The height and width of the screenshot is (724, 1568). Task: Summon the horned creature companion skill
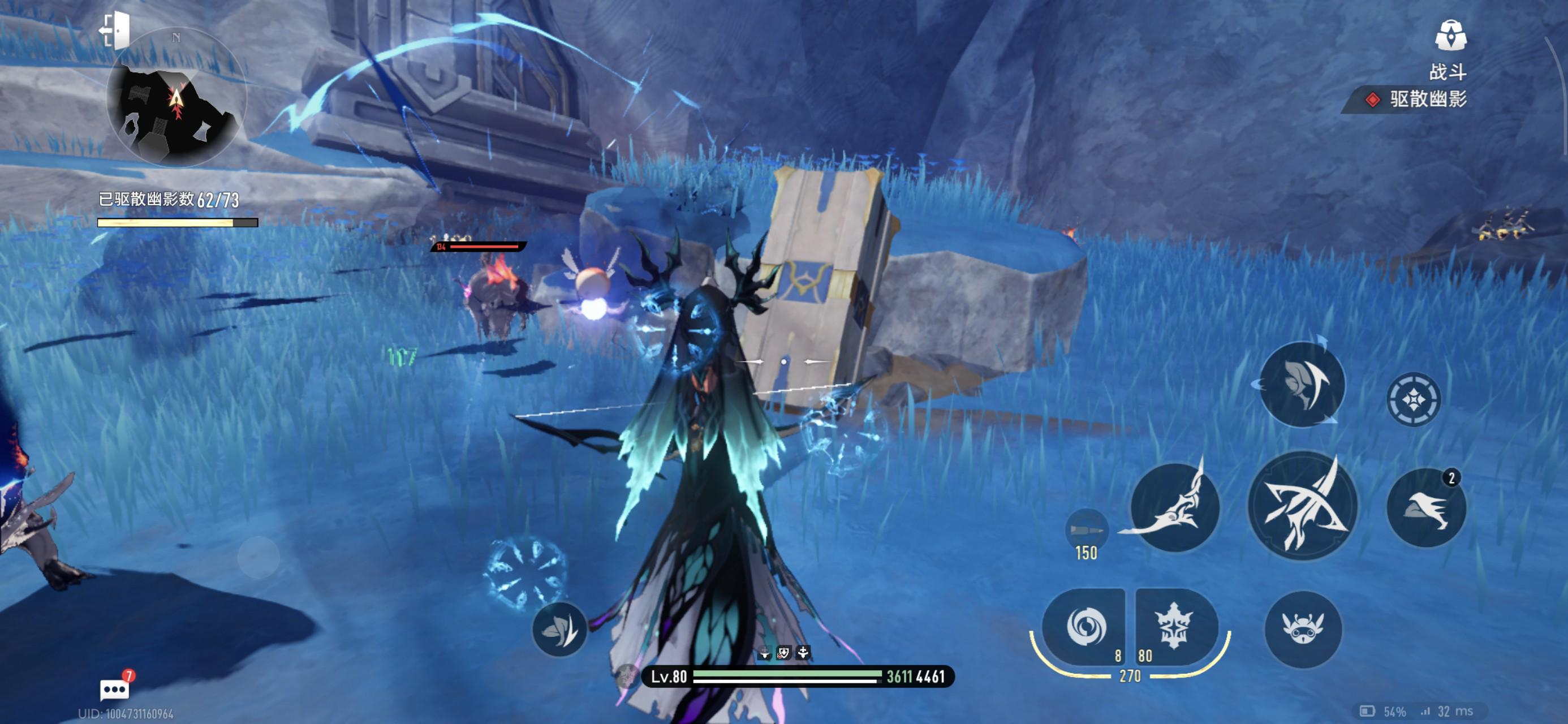click(x=1303, y=628)
